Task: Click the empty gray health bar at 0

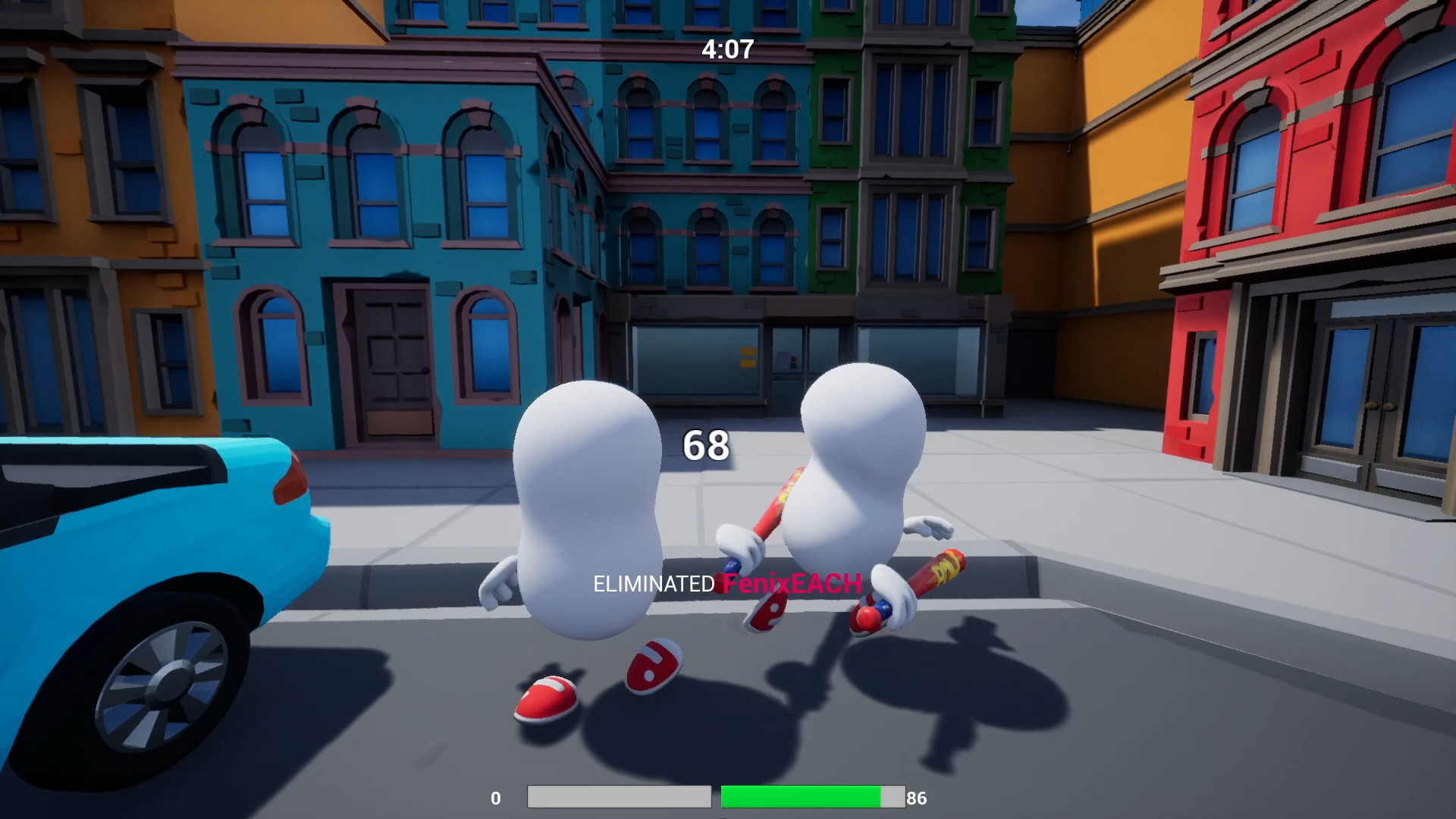Action: (618, 797)
